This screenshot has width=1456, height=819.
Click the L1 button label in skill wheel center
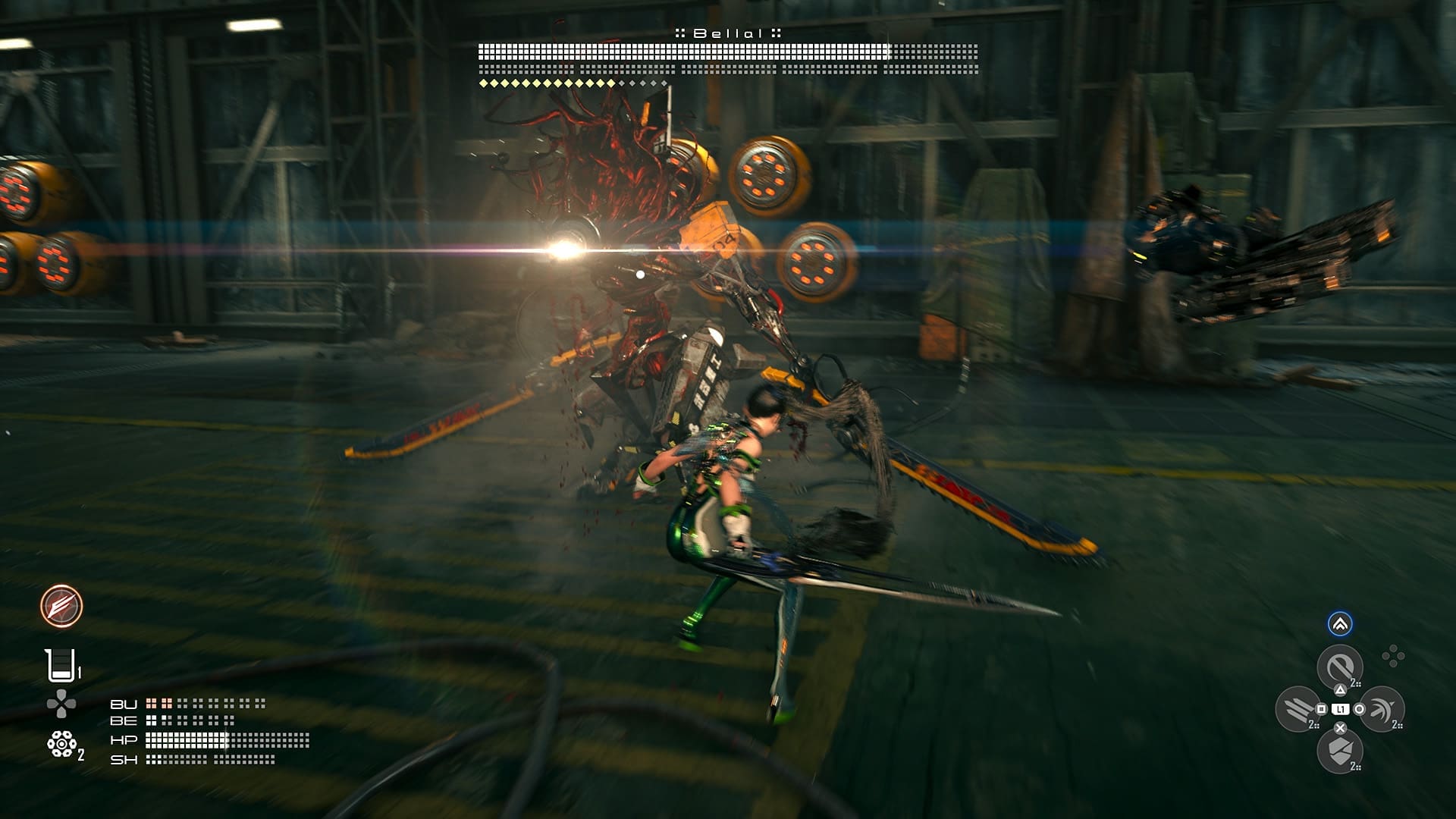tap(1340, 710)
